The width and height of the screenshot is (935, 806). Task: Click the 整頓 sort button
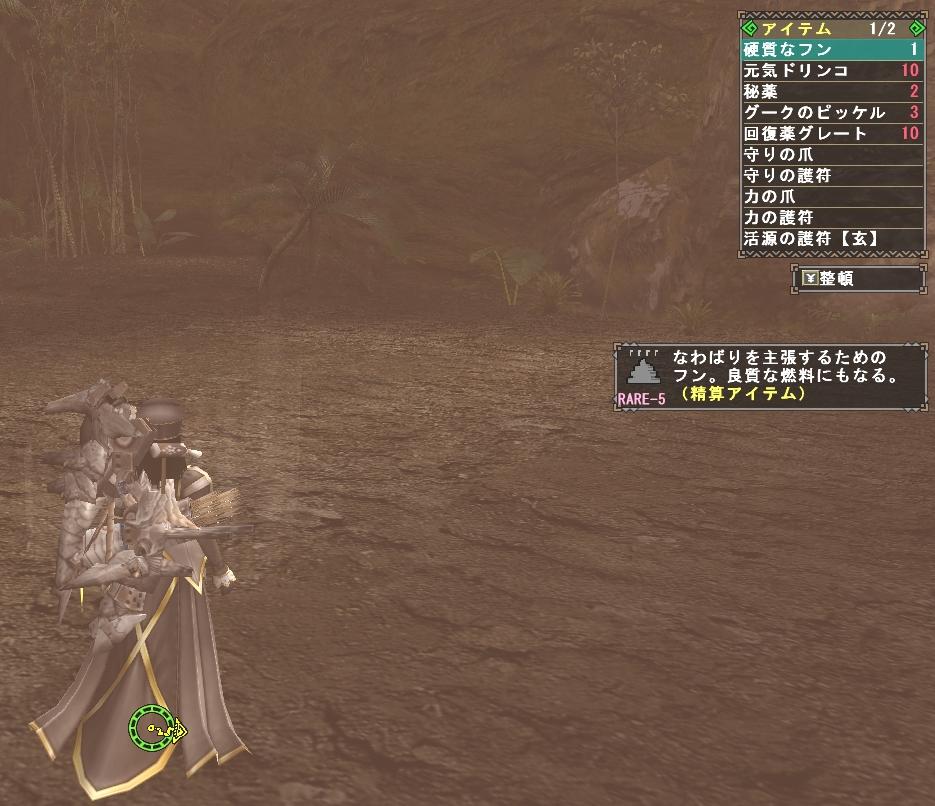[x=858, y=279]
